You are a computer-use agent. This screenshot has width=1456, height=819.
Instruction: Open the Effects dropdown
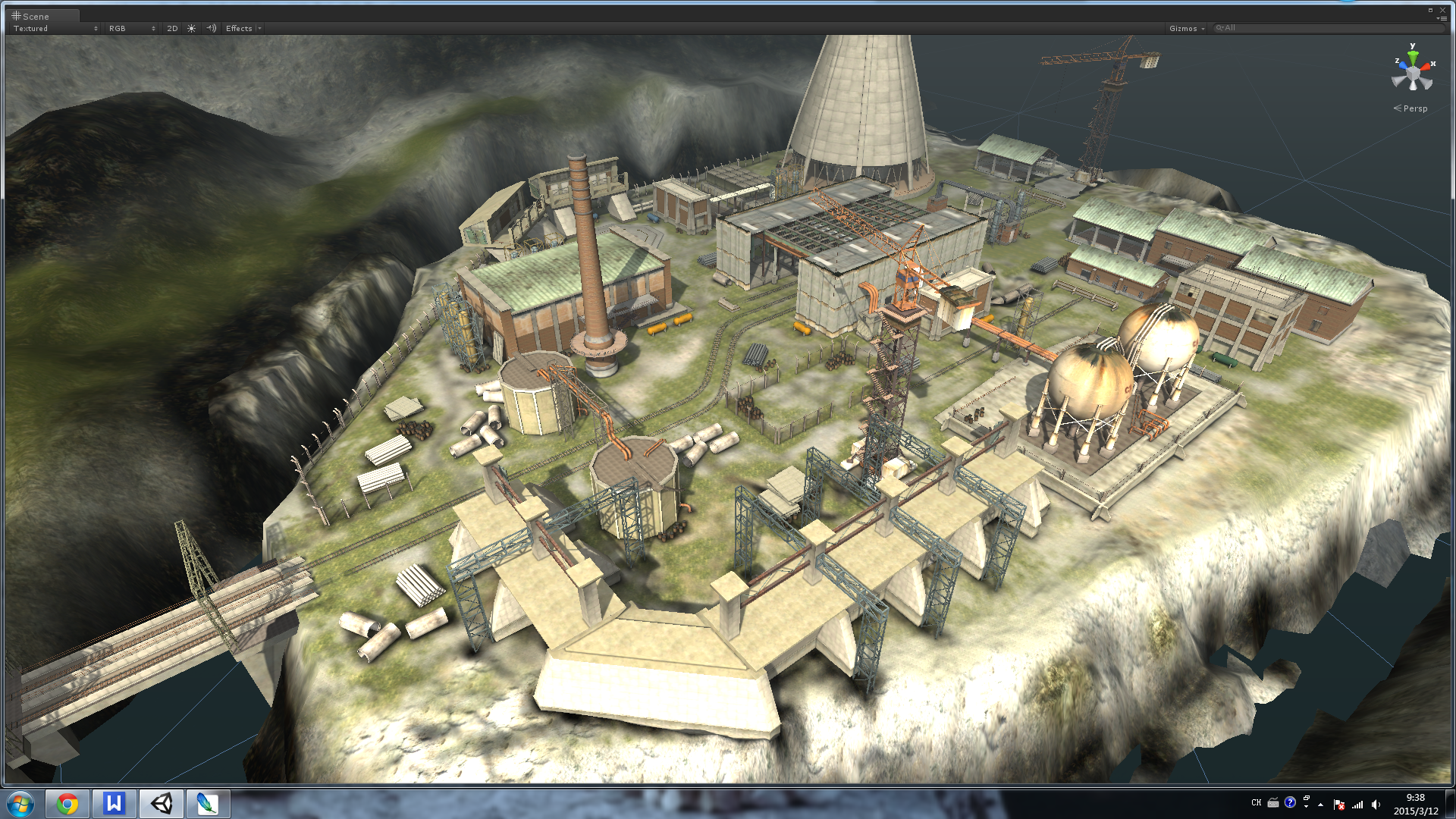(x=243, y=29)
